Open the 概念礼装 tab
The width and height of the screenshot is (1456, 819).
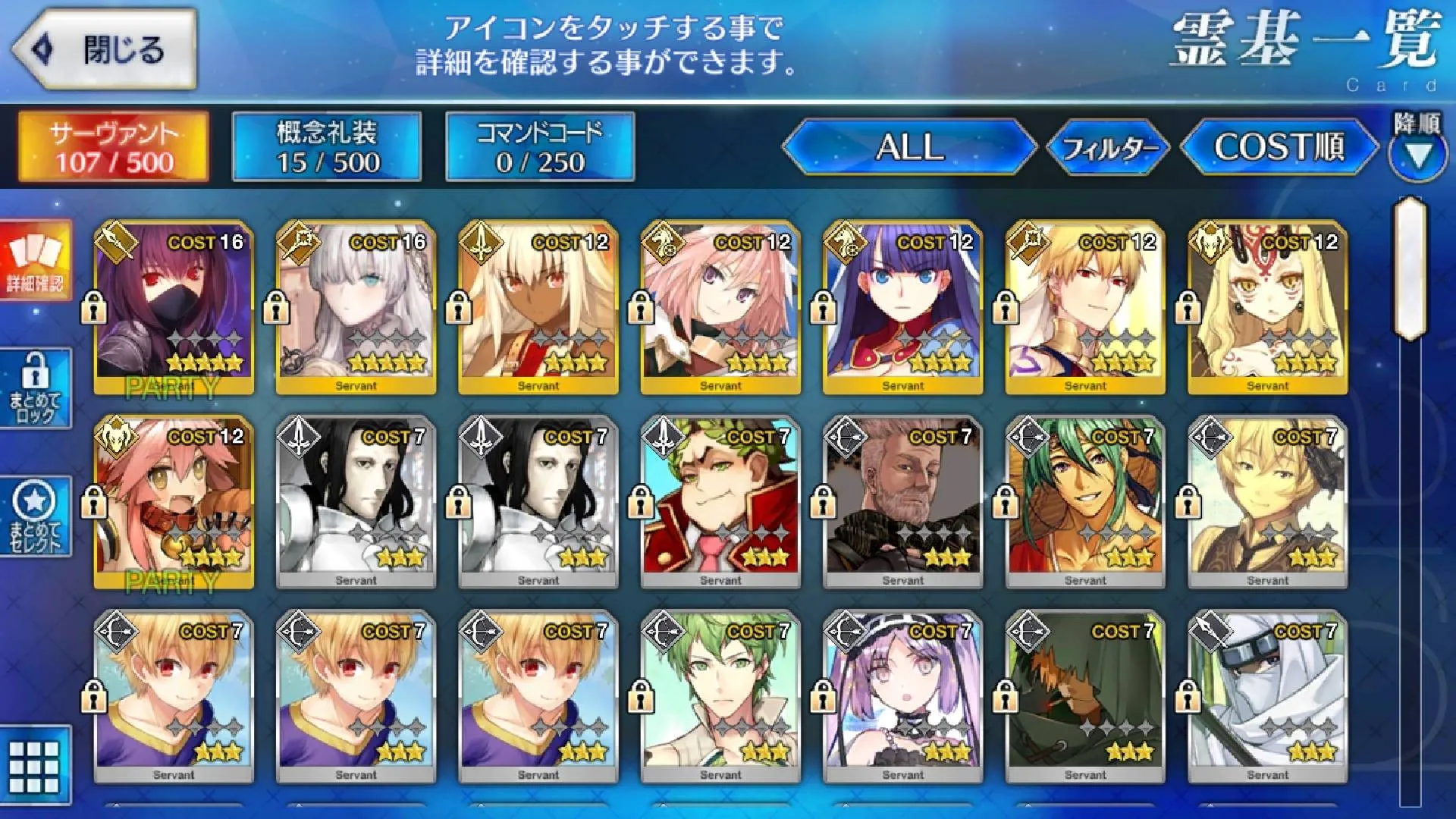click(327, 147)
